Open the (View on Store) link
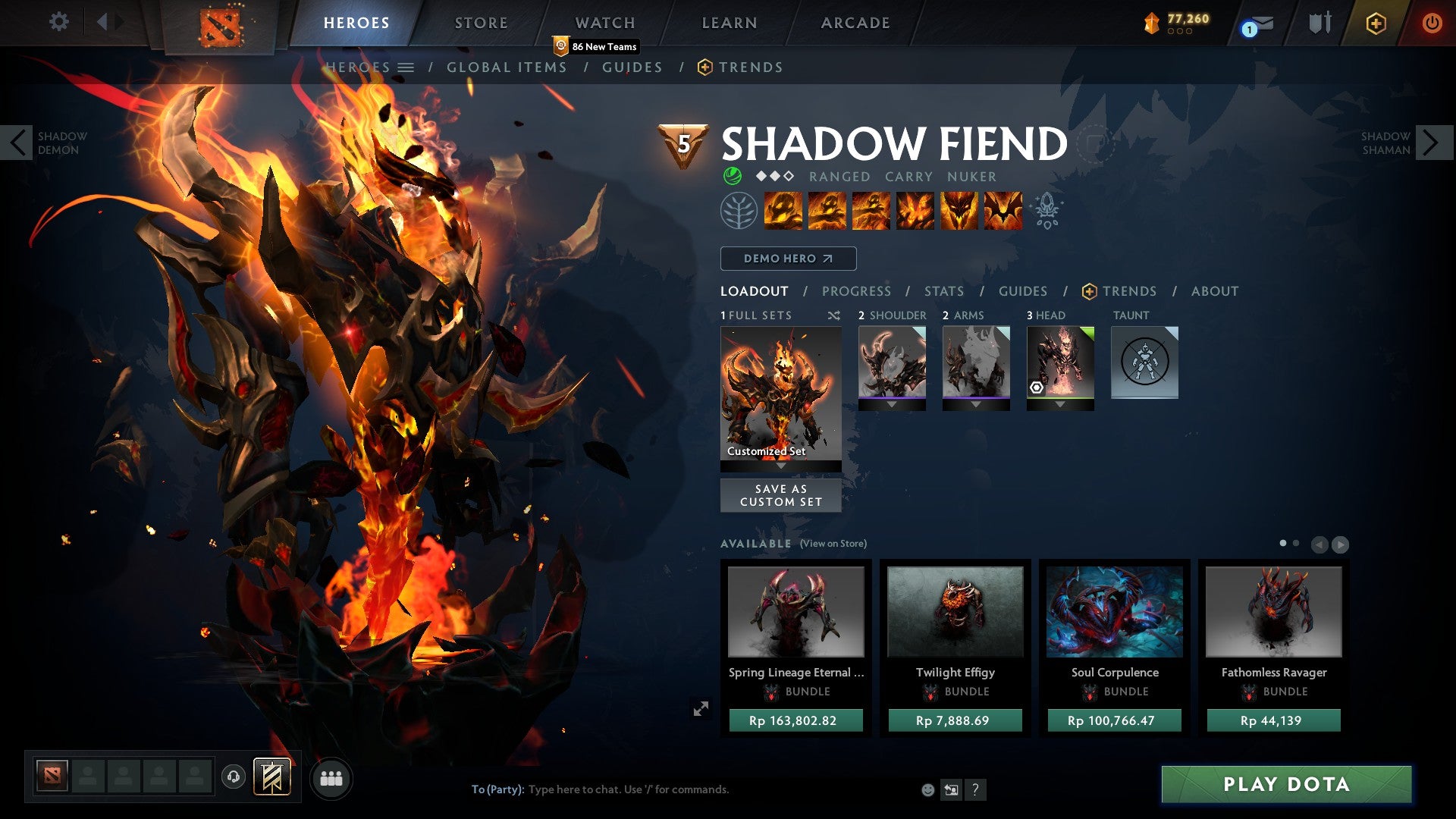The width and height of the screenshot is (1456, 819). (x=833, y=544)
